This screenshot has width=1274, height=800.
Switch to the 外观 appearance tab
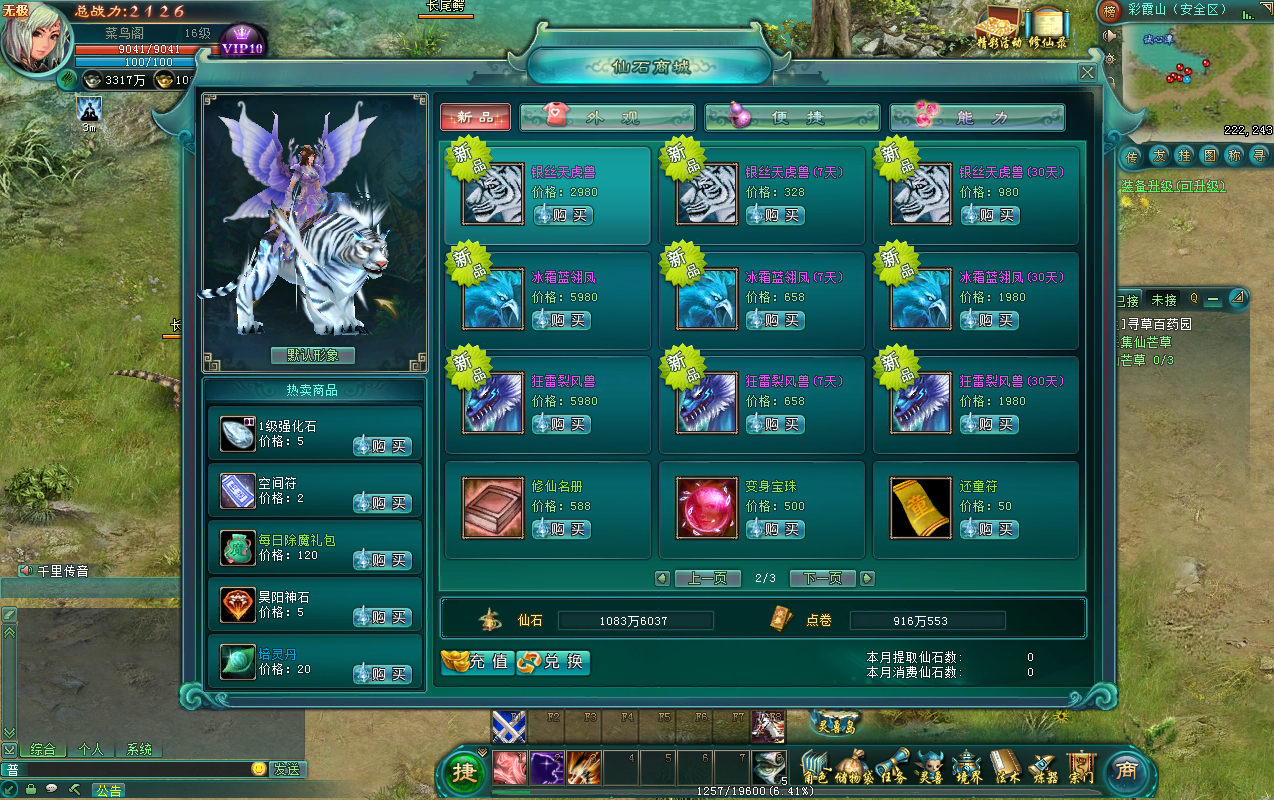(607, 118)
